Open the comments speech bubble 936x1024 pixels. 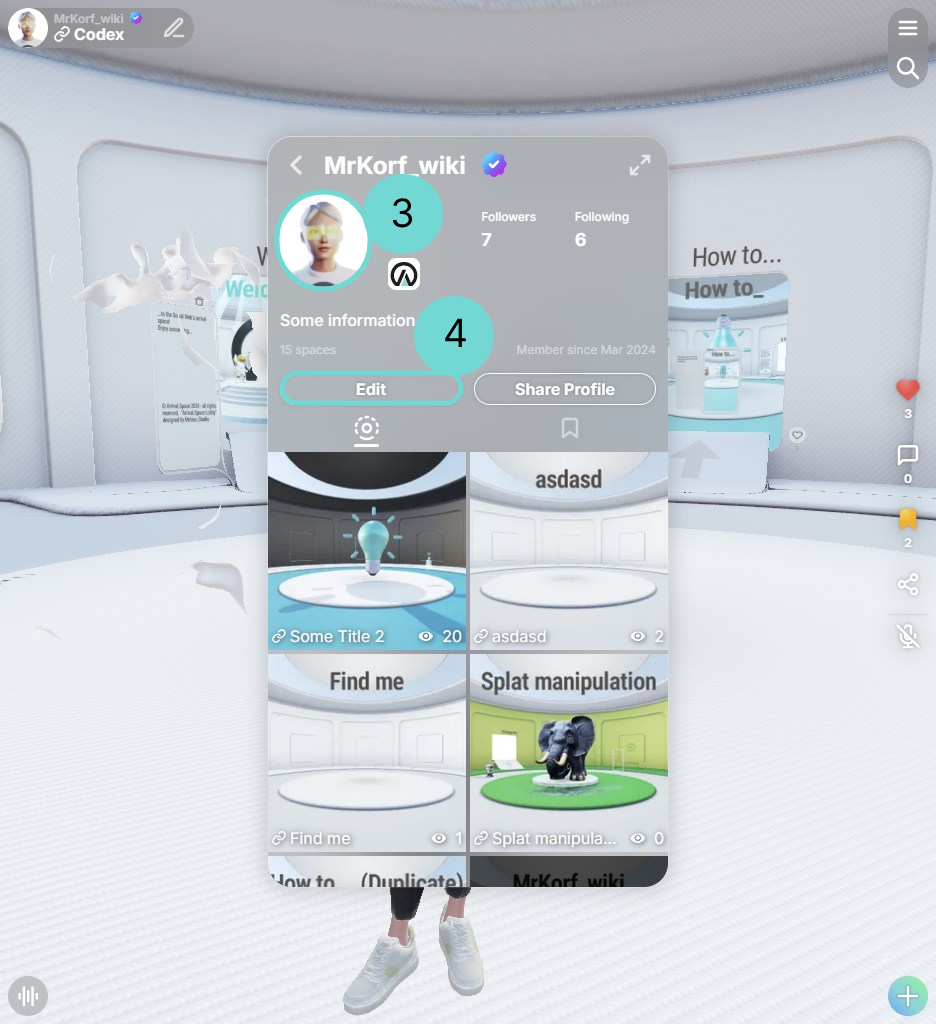[908, 456]
